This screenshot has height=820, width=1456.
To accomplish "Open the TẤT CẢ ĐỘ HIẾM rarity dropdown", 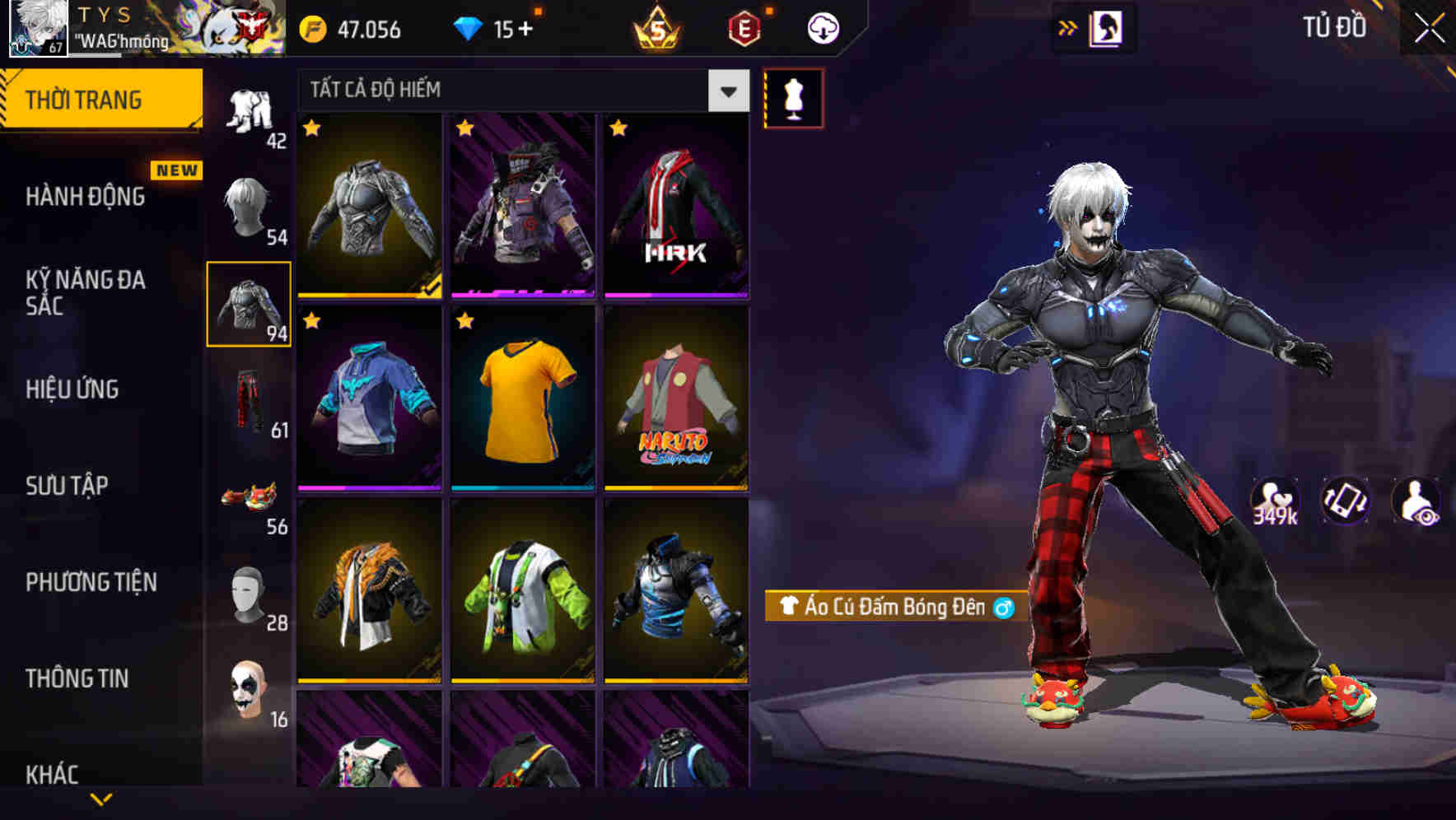I will pyautogui.click(x=494, y=90).
